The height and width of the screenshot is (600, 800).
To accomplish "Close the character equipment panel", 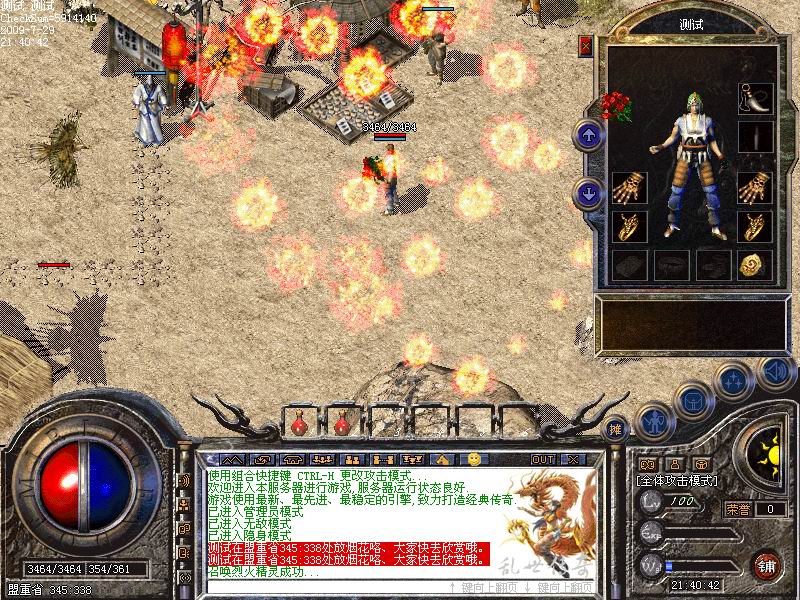I will tap(586, 47).
